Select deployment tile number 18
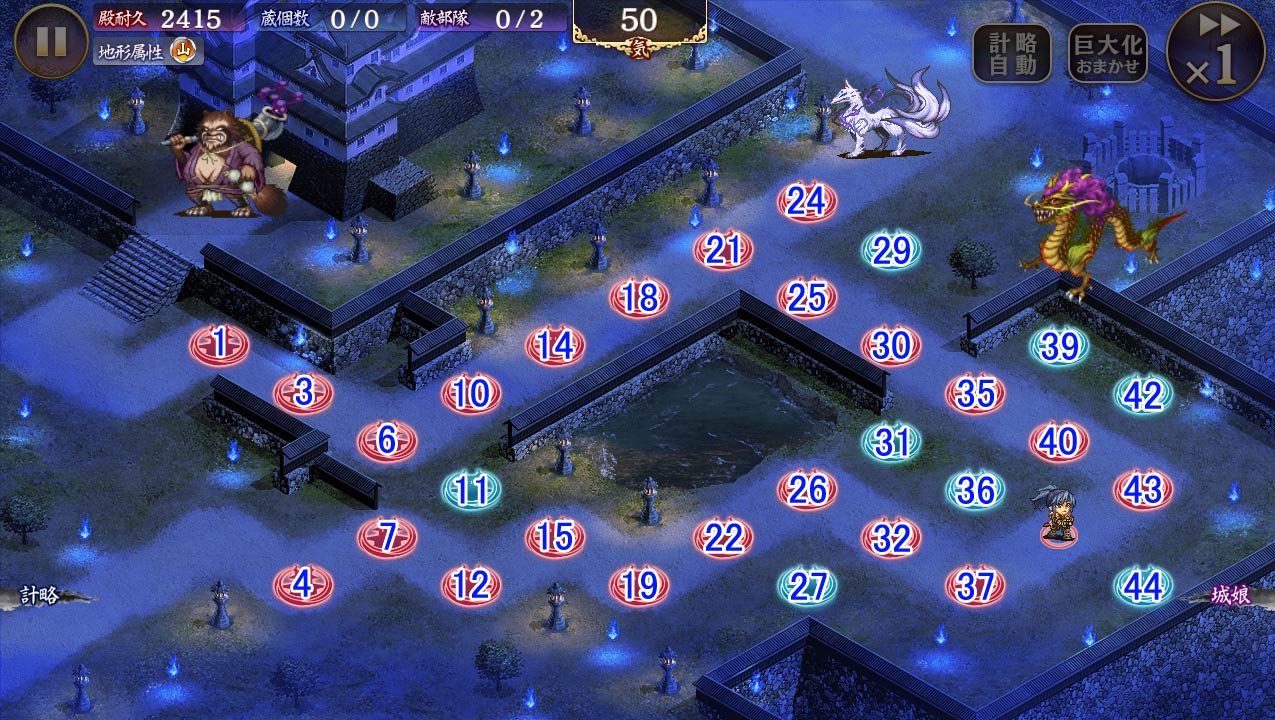This screenshot has height=720, width=1275. (x=638, y=298)
